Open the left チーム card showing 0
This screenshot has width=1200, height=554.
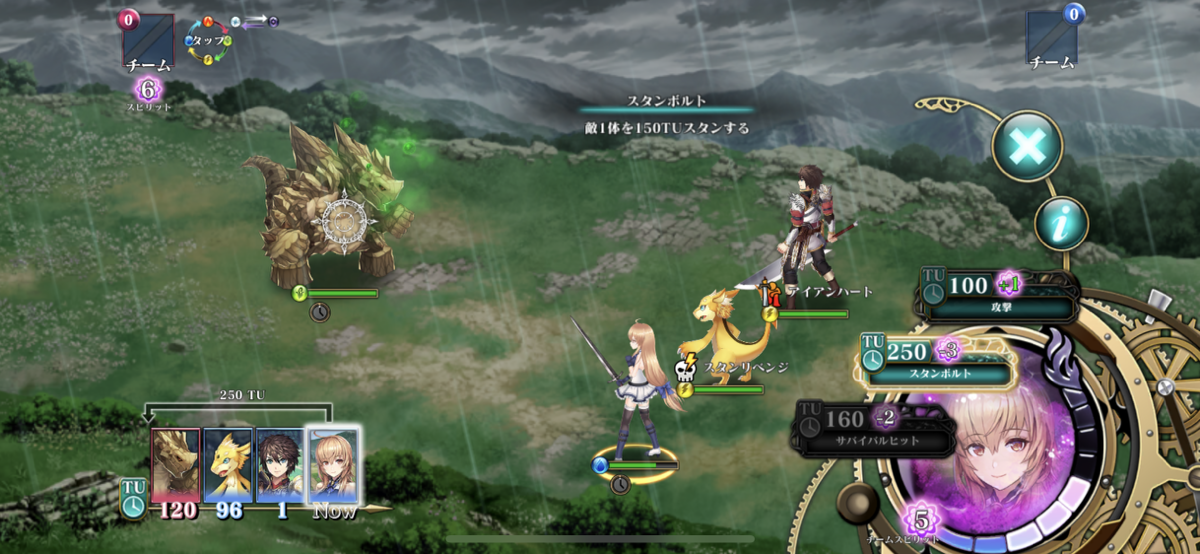148,41
